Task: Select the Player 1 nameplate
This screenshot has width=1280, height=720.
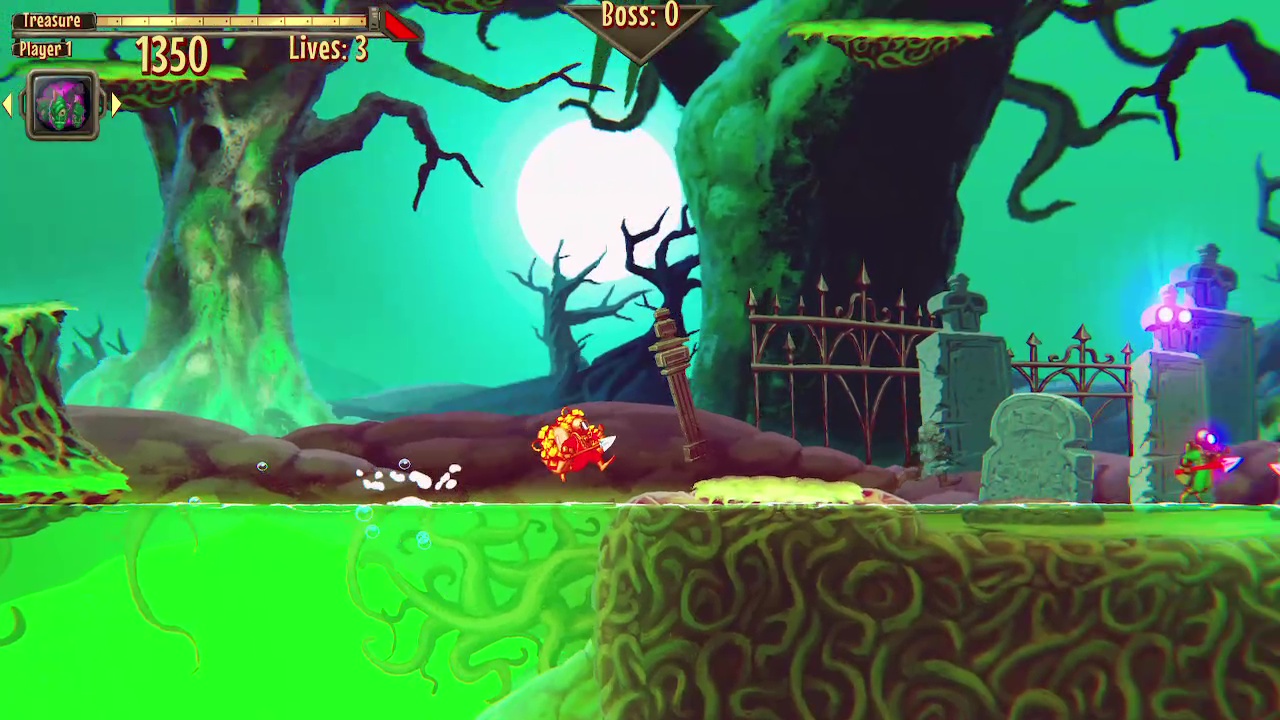Action: click(x=44, y=49)
